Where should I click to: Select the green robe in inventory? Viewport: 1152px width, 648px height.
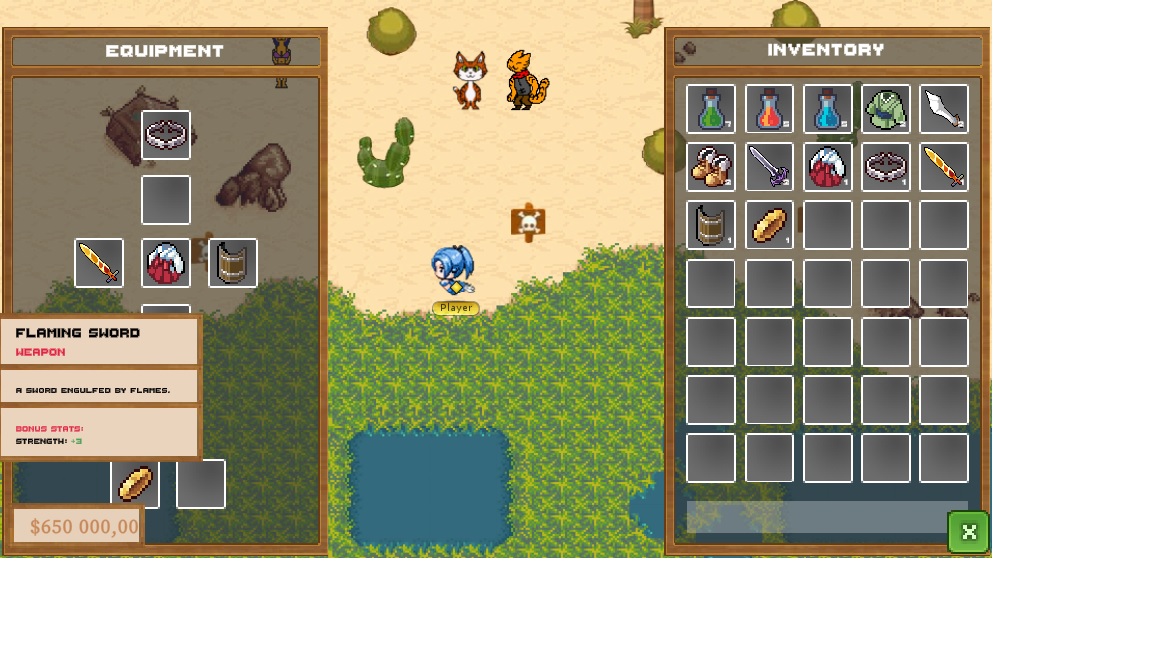[886, 109]
